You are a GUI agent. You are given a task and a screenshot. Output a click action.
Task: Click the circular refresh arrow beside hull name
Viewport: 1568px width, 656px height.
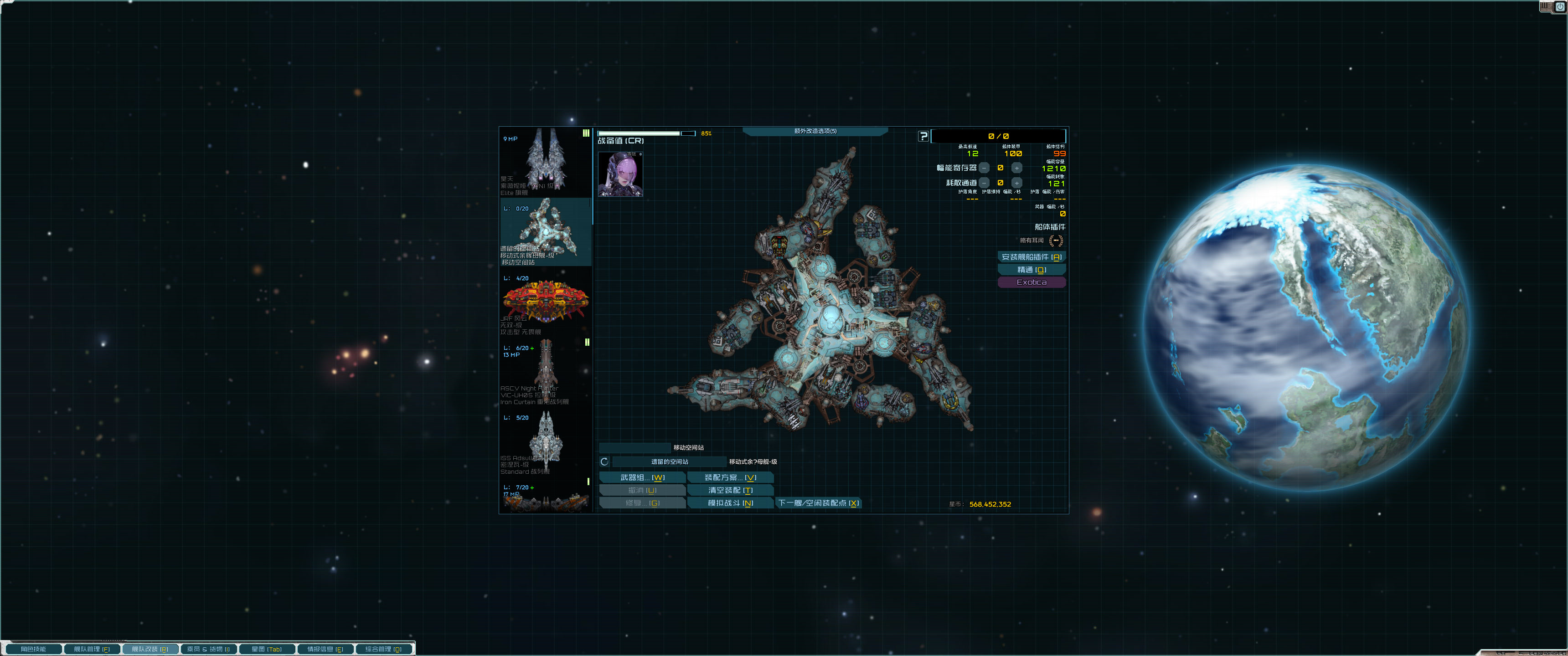604,461
